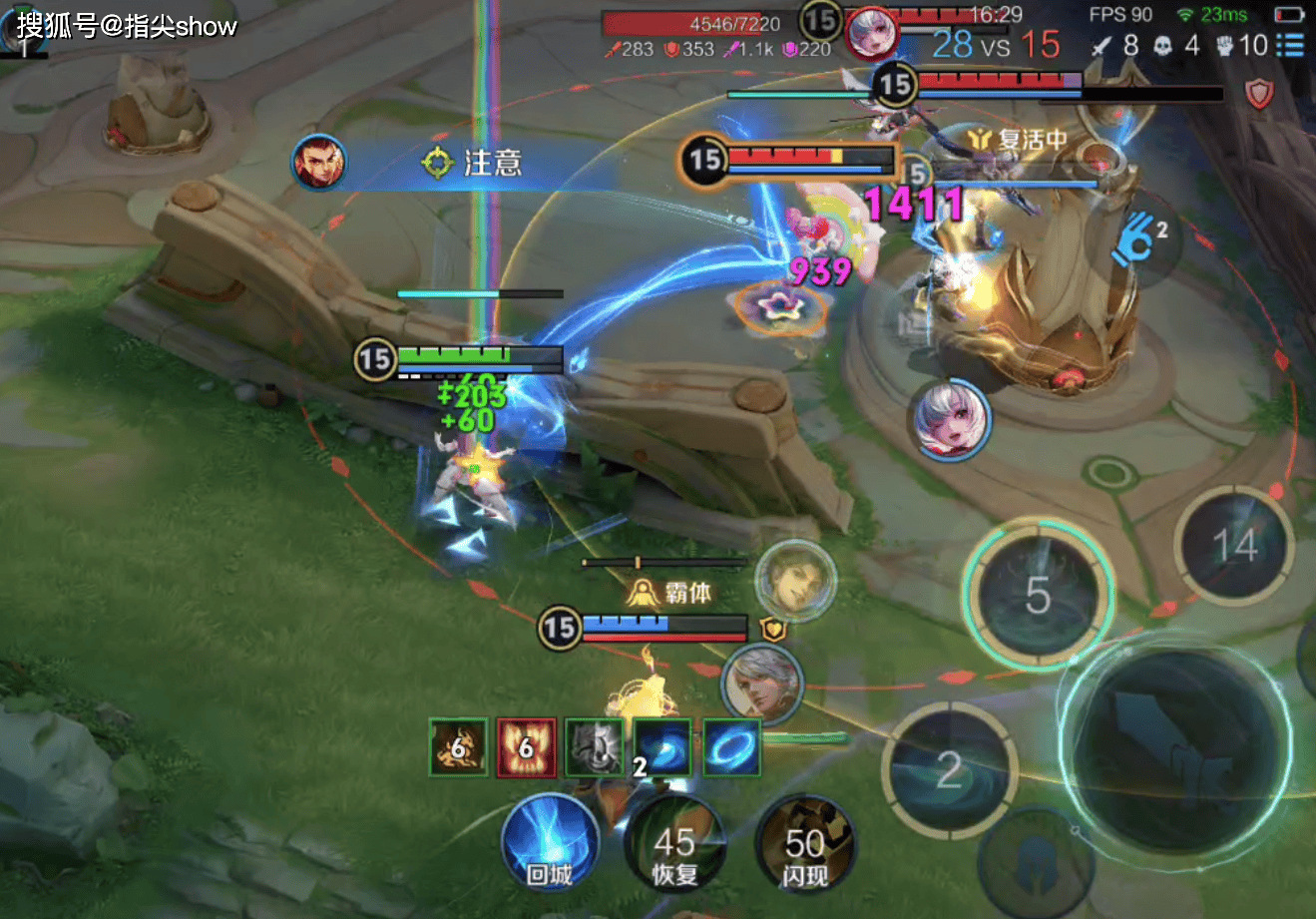Target the brown-haired male hero portrait
Screen dimensions: 1316x919
794,578
